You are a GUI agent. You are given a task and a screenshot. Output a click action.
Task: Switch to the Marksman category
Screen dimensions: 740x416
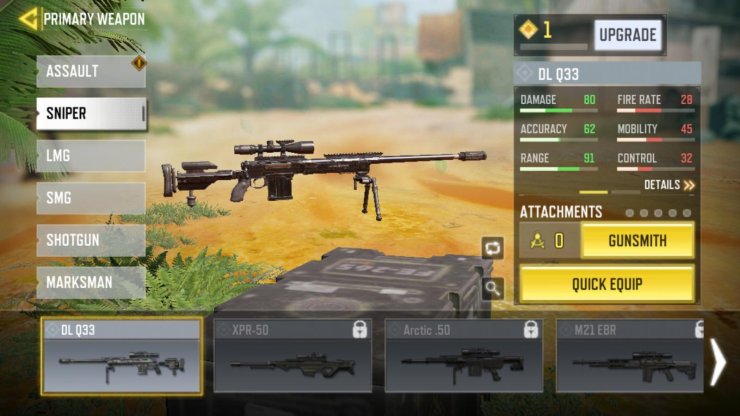tap(90, 282)
